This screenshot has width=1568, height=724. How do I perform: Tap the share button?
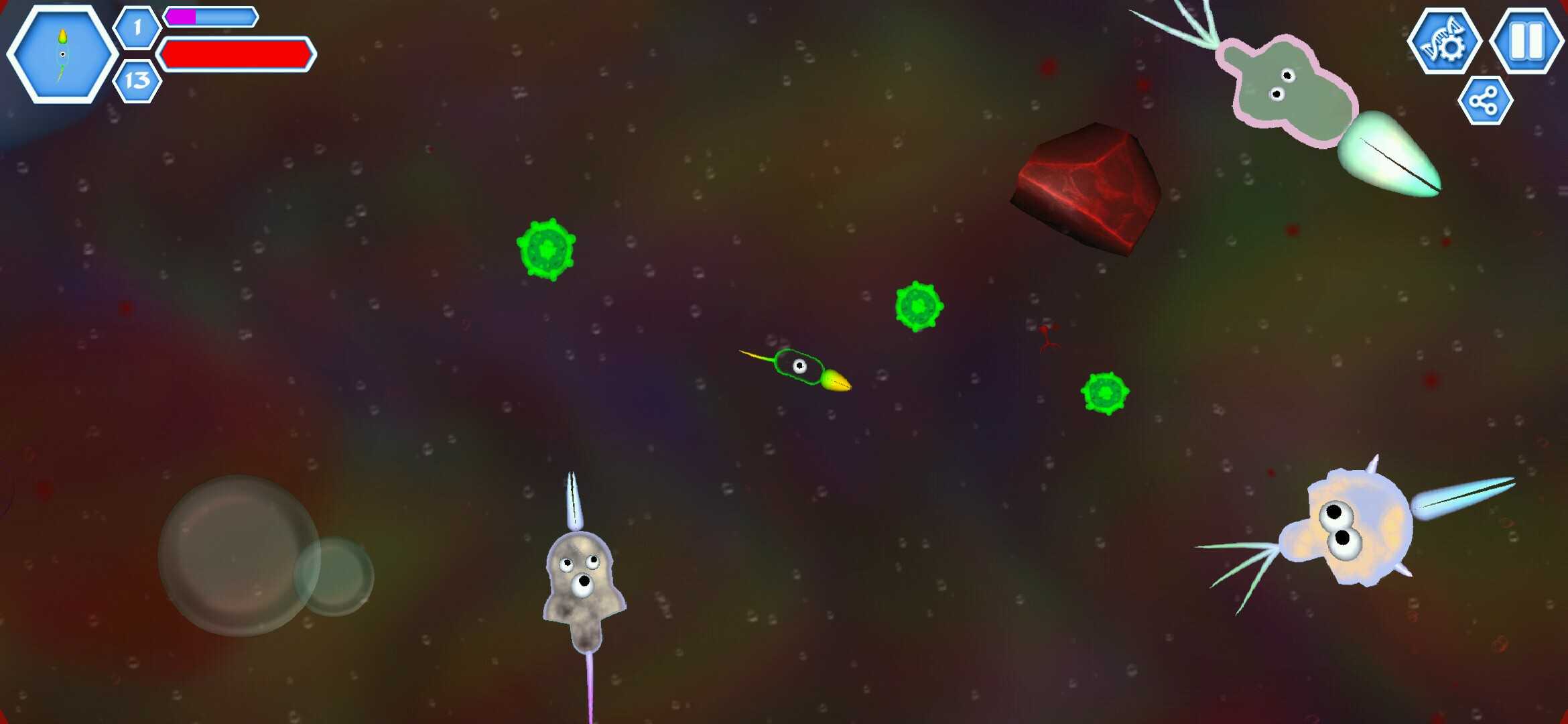tap(1485, 101)
